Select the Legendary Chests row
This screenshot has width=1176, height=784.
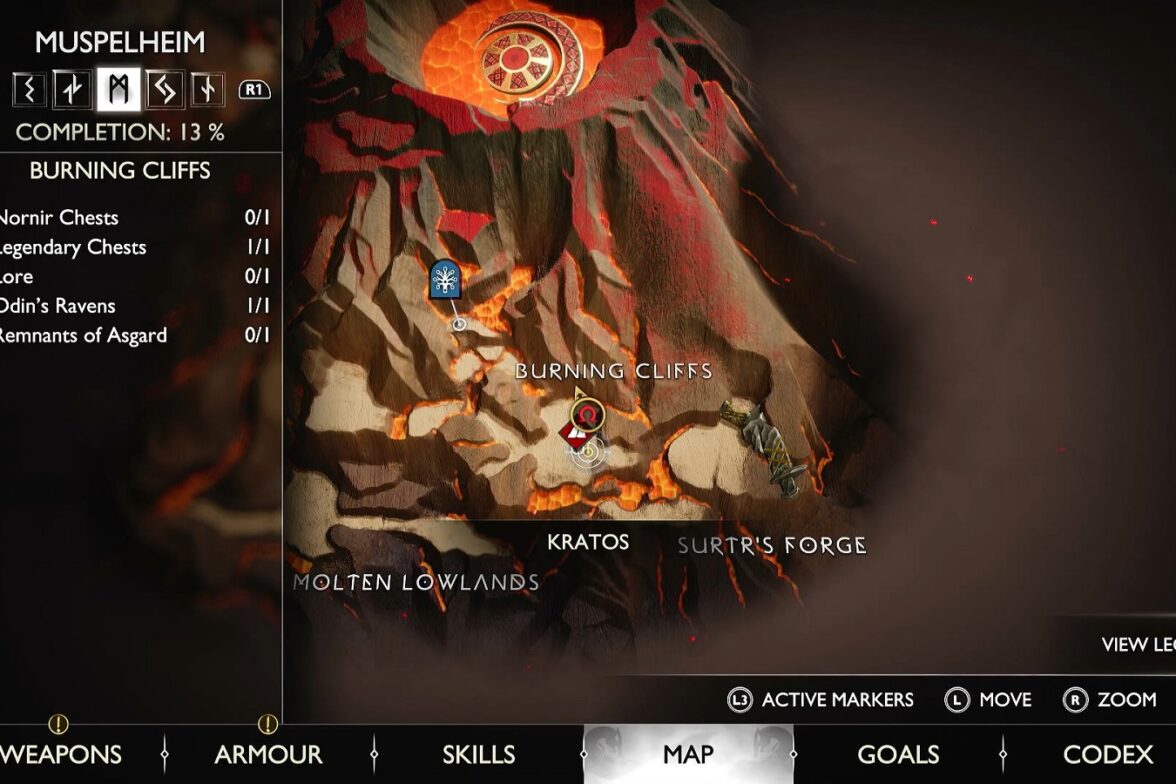point(135,247)
